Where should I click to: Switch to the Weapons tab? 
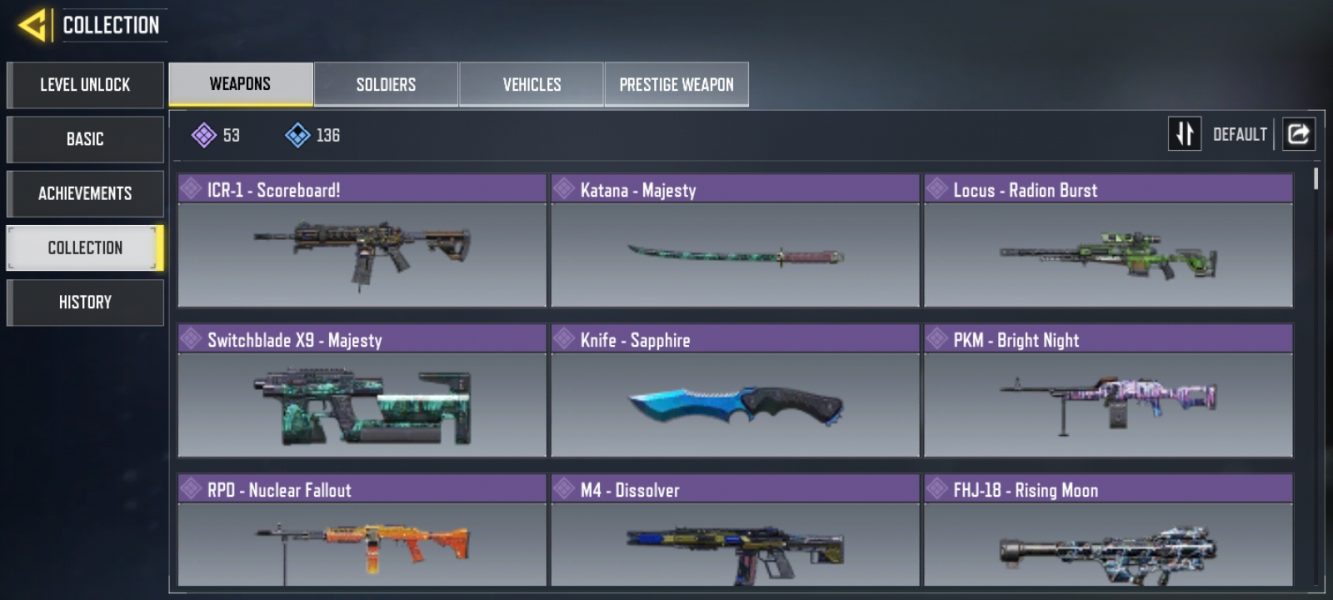point(240,84)
